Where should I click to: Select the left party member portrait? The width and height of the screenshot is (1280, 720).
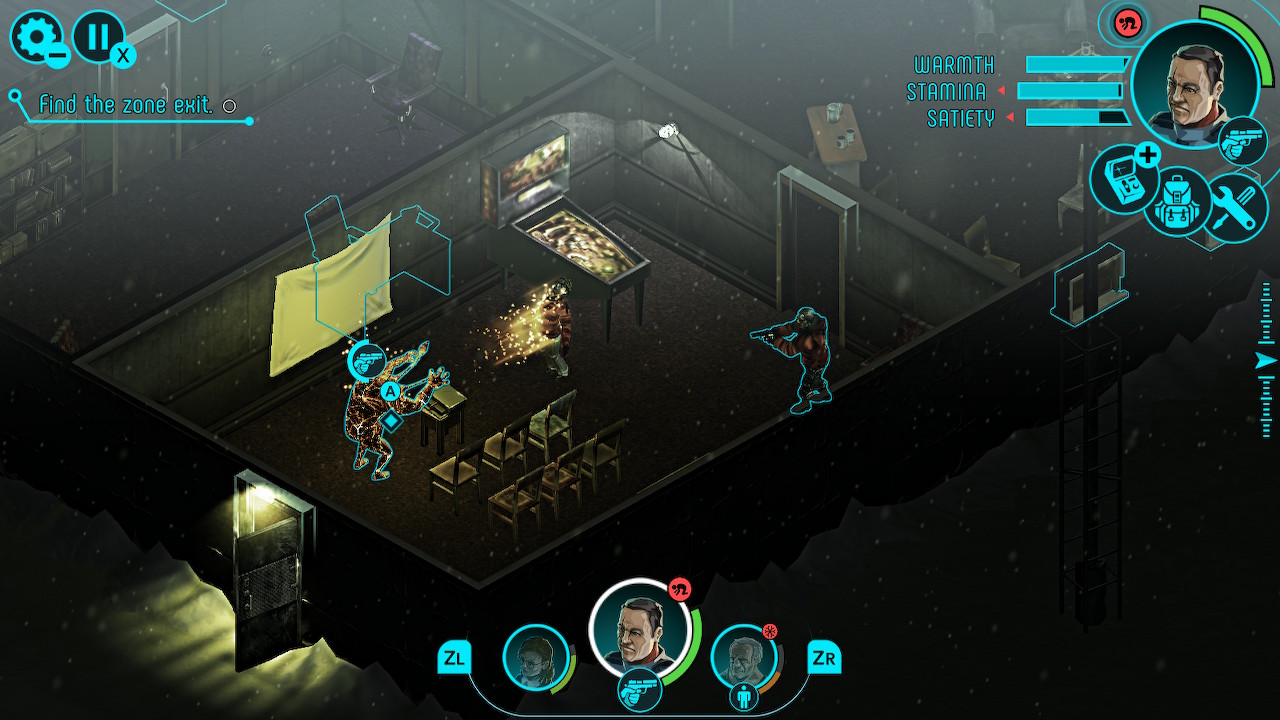click(x=537, y=657)
